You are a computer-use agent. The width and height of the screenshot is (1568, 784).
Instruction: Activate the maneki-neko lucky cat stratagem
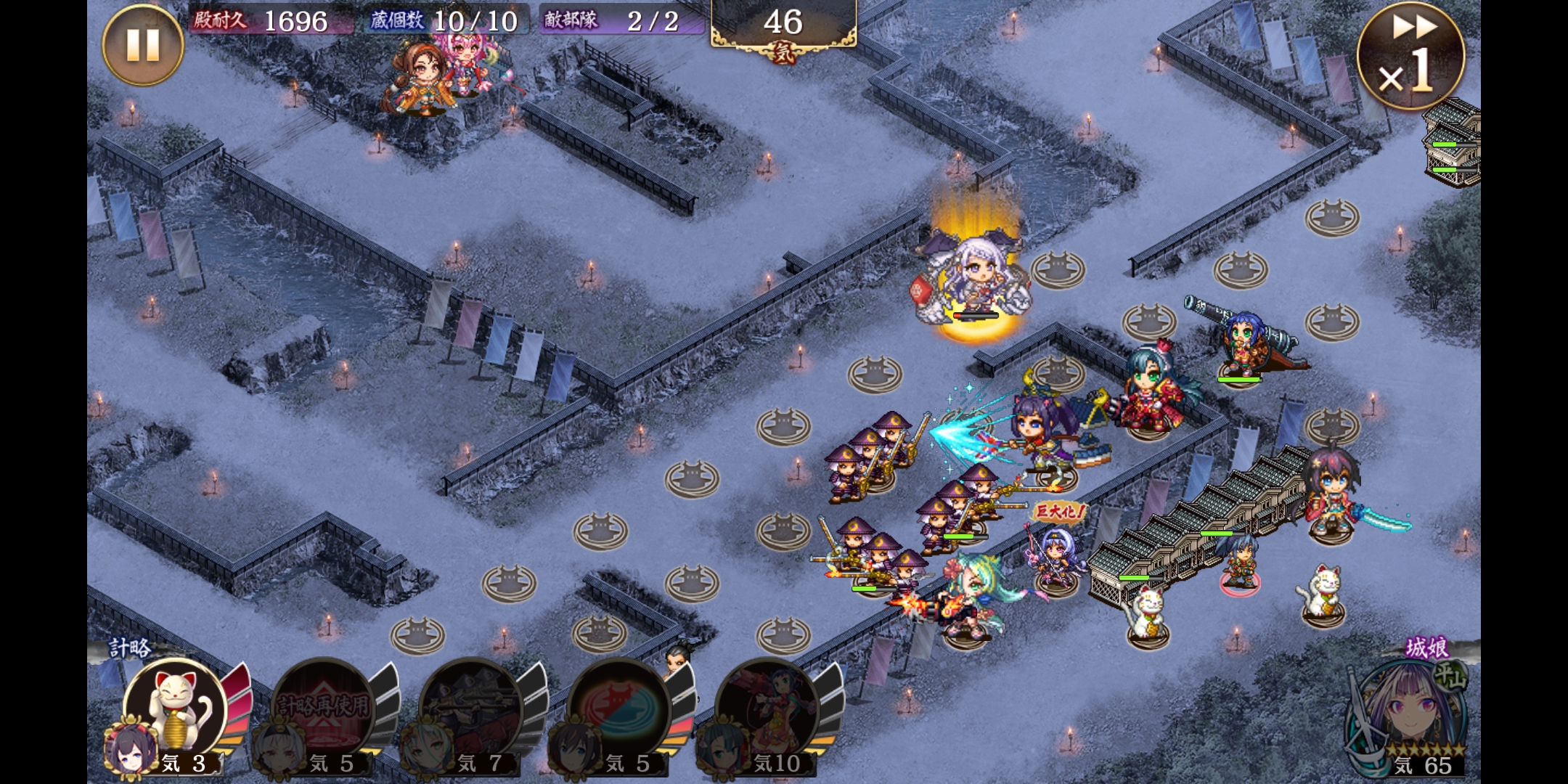click(177, 708)
